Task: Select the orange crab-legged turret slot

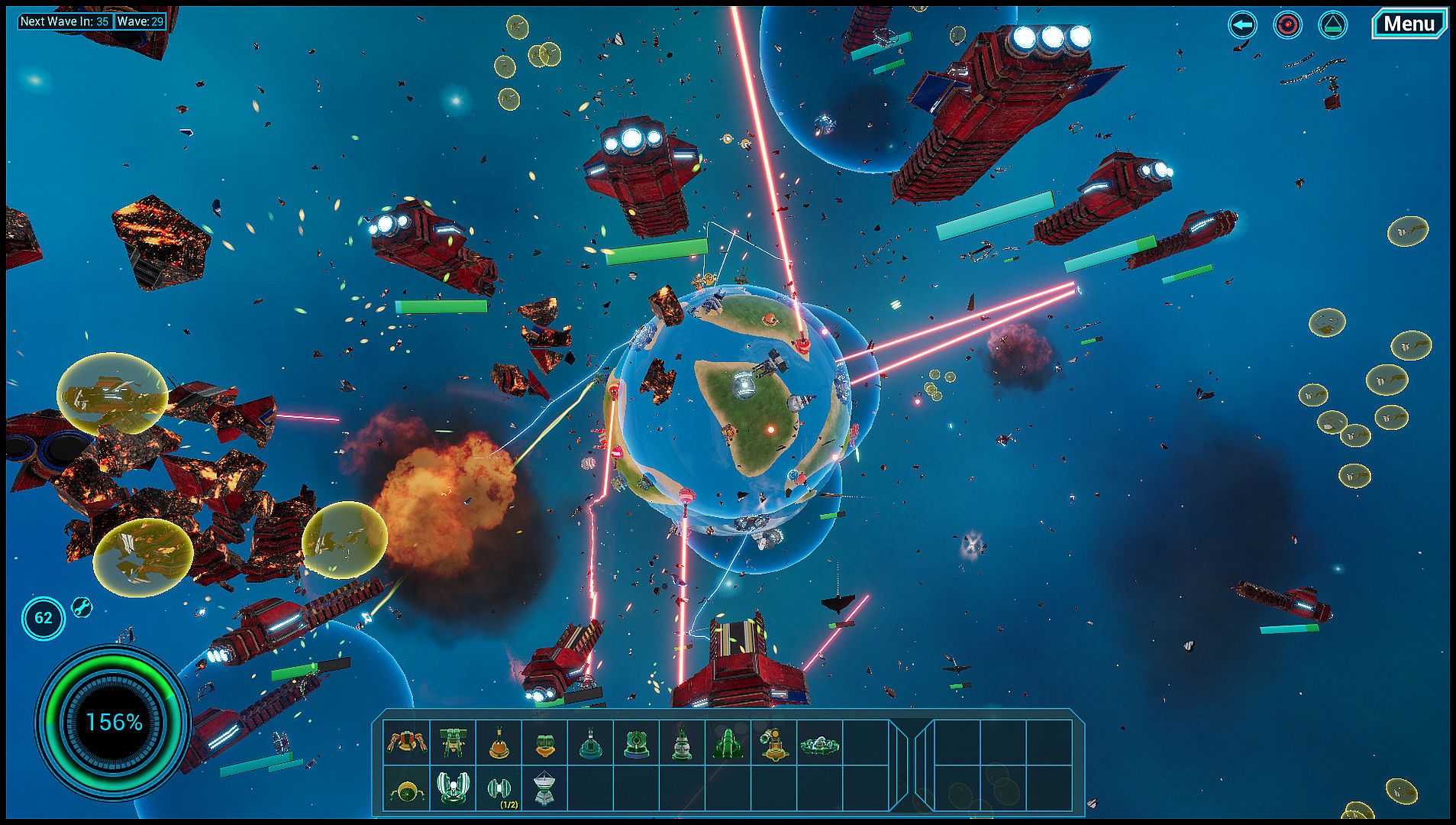Action: pos(406,742)
